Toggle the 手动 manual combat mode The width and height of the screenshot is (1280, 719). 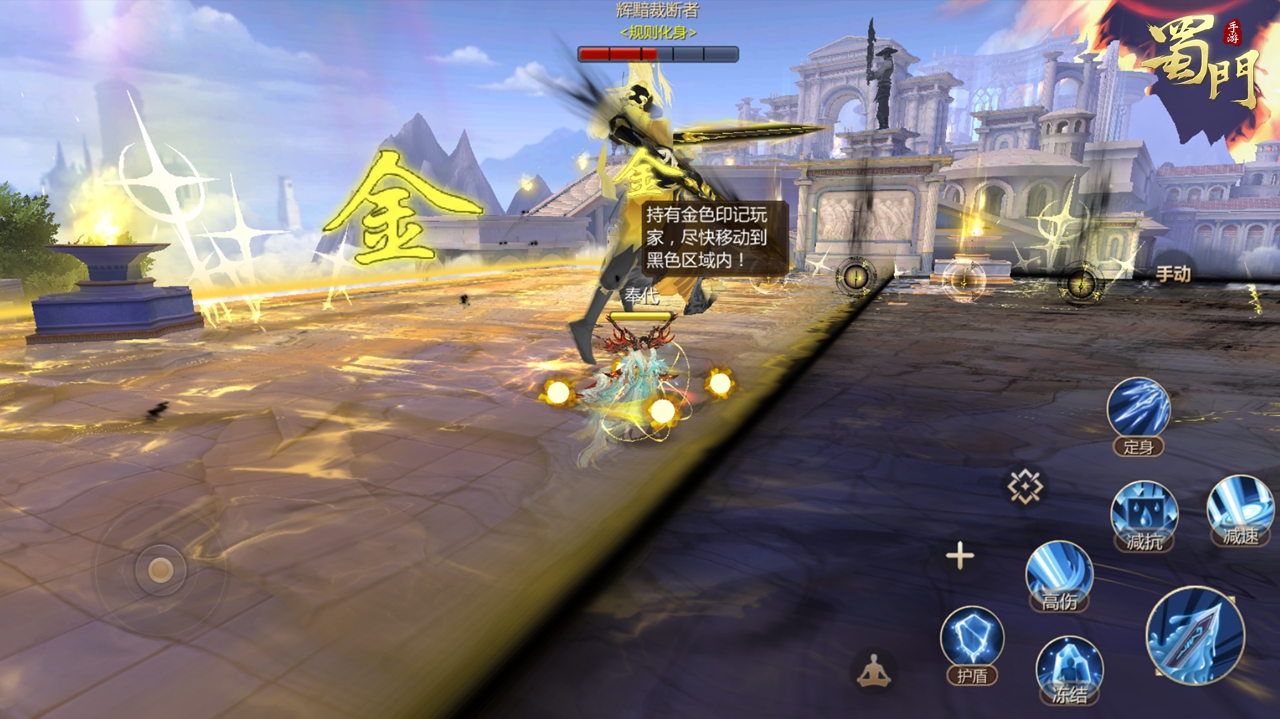[x=1173, y=274]
